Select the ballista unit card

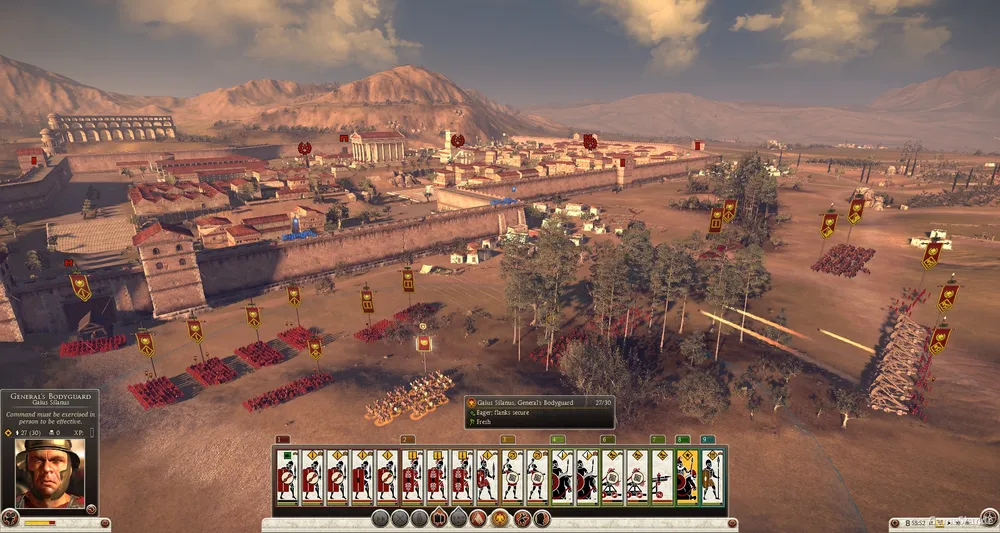point(662,476)
